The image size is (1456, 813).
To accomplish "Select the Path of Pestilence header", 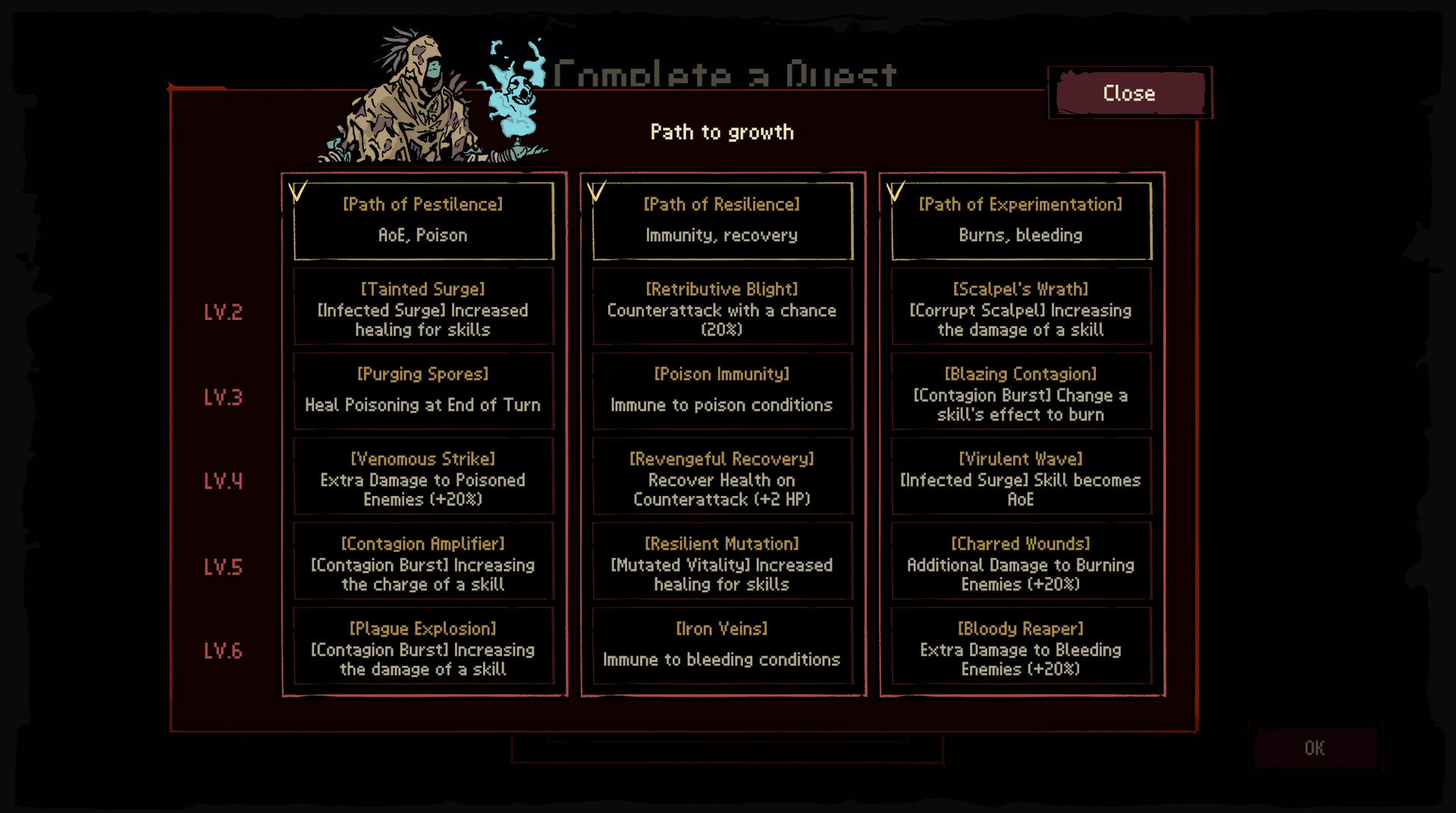I will pos(422,220).
